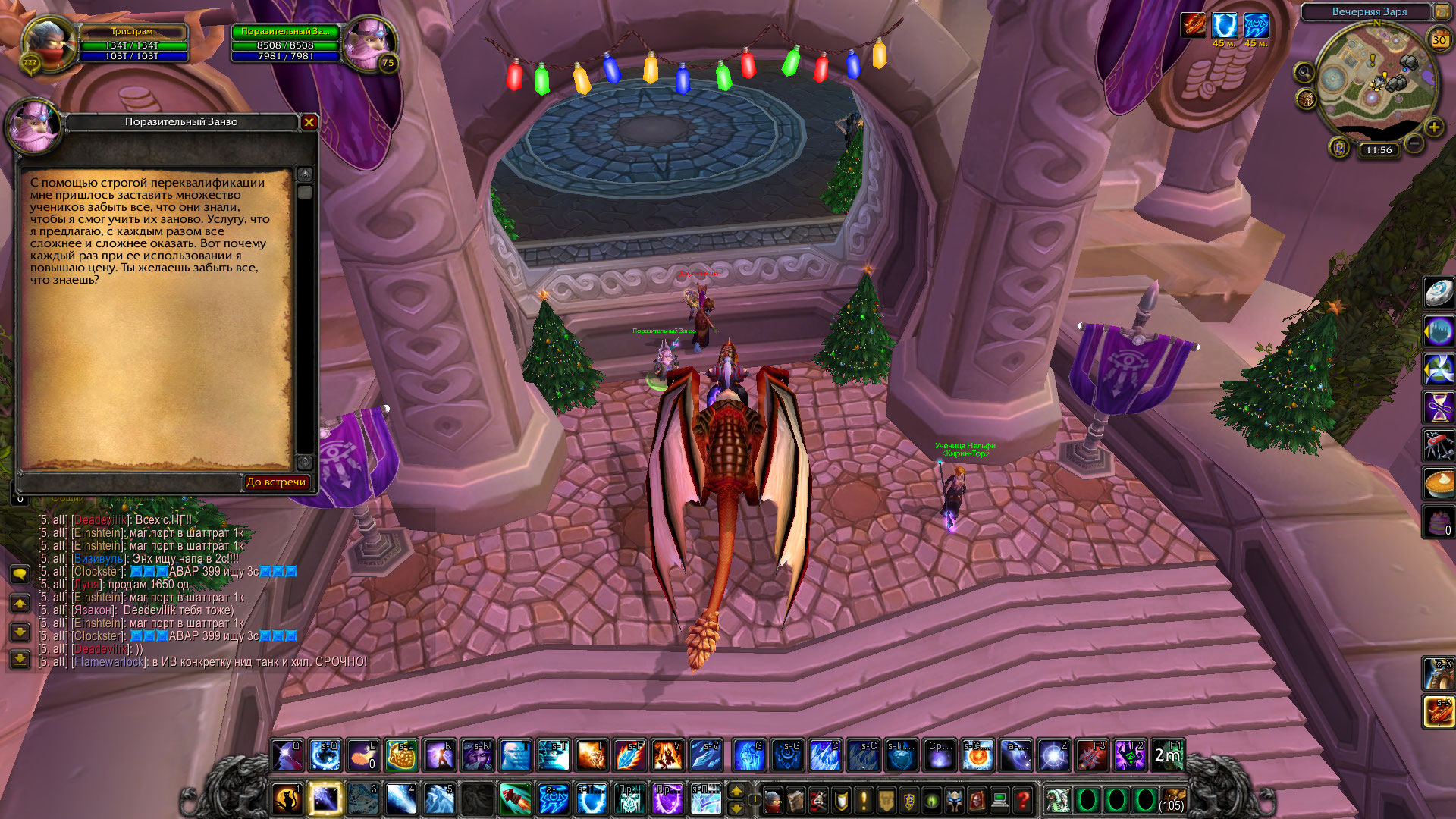Image resolution: width=1456 pixels, height=819 pixels.
Task: Open the quest log exclamation mark button
Action: click(864, 800)
